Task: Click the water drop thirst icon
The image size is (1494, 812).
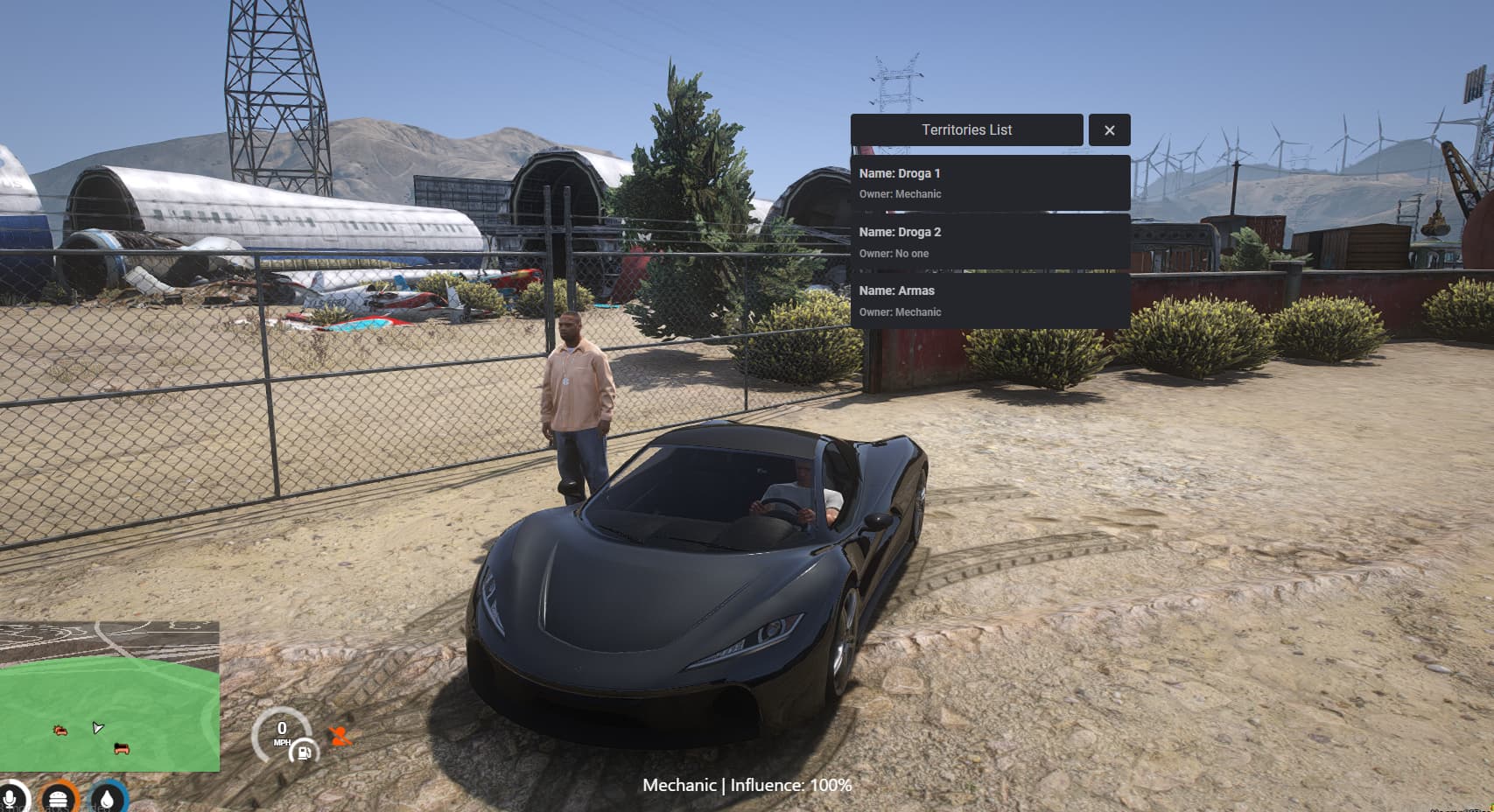Action: click(107, 799)
